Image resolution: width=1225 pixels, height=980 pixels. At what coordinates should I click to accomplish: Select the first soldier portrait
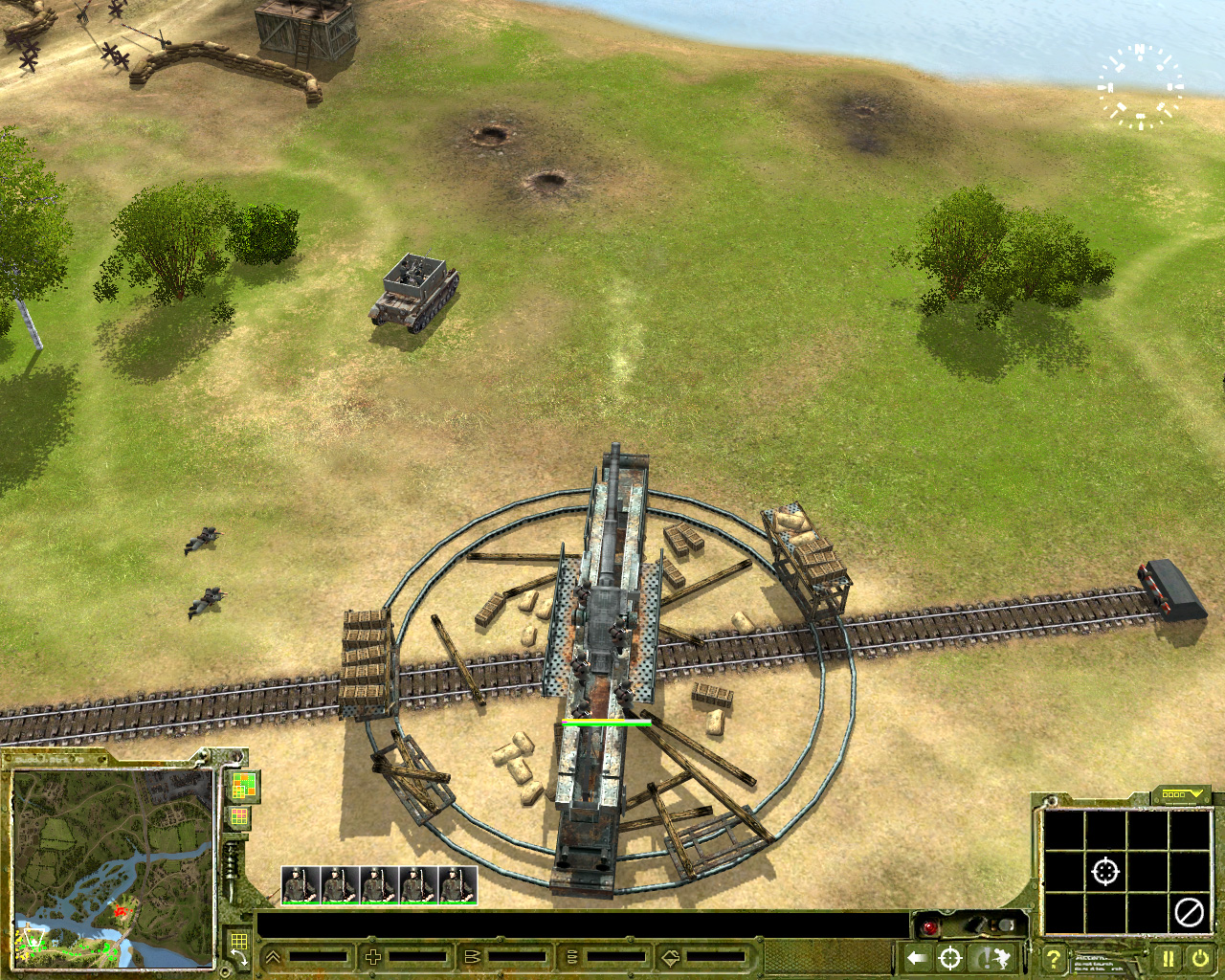coord(301,885)
